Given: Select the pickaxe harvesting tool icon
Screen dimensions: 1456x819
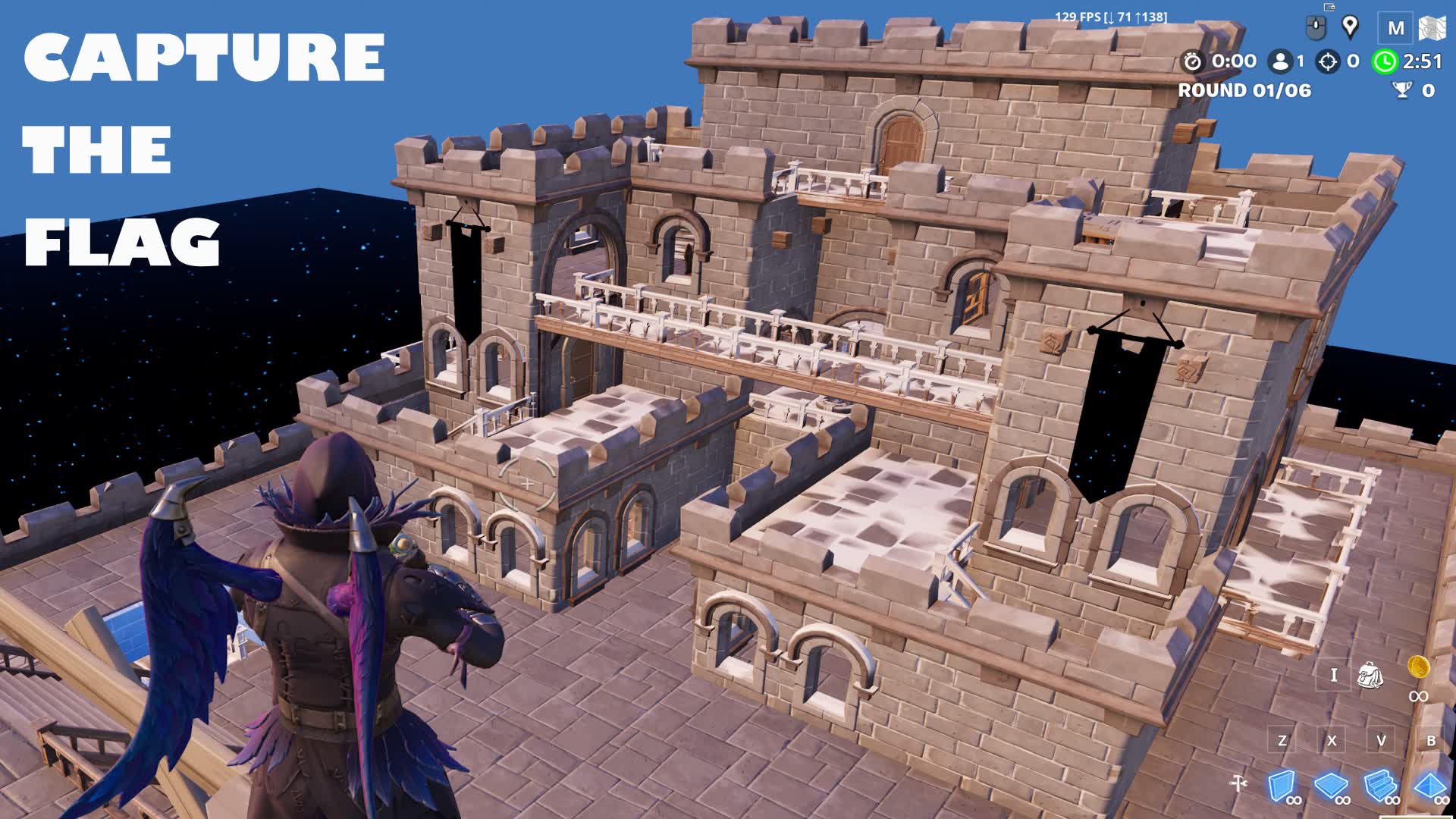Looking at the screenshot, I should pyautogui.click(x=1238, y=782).
